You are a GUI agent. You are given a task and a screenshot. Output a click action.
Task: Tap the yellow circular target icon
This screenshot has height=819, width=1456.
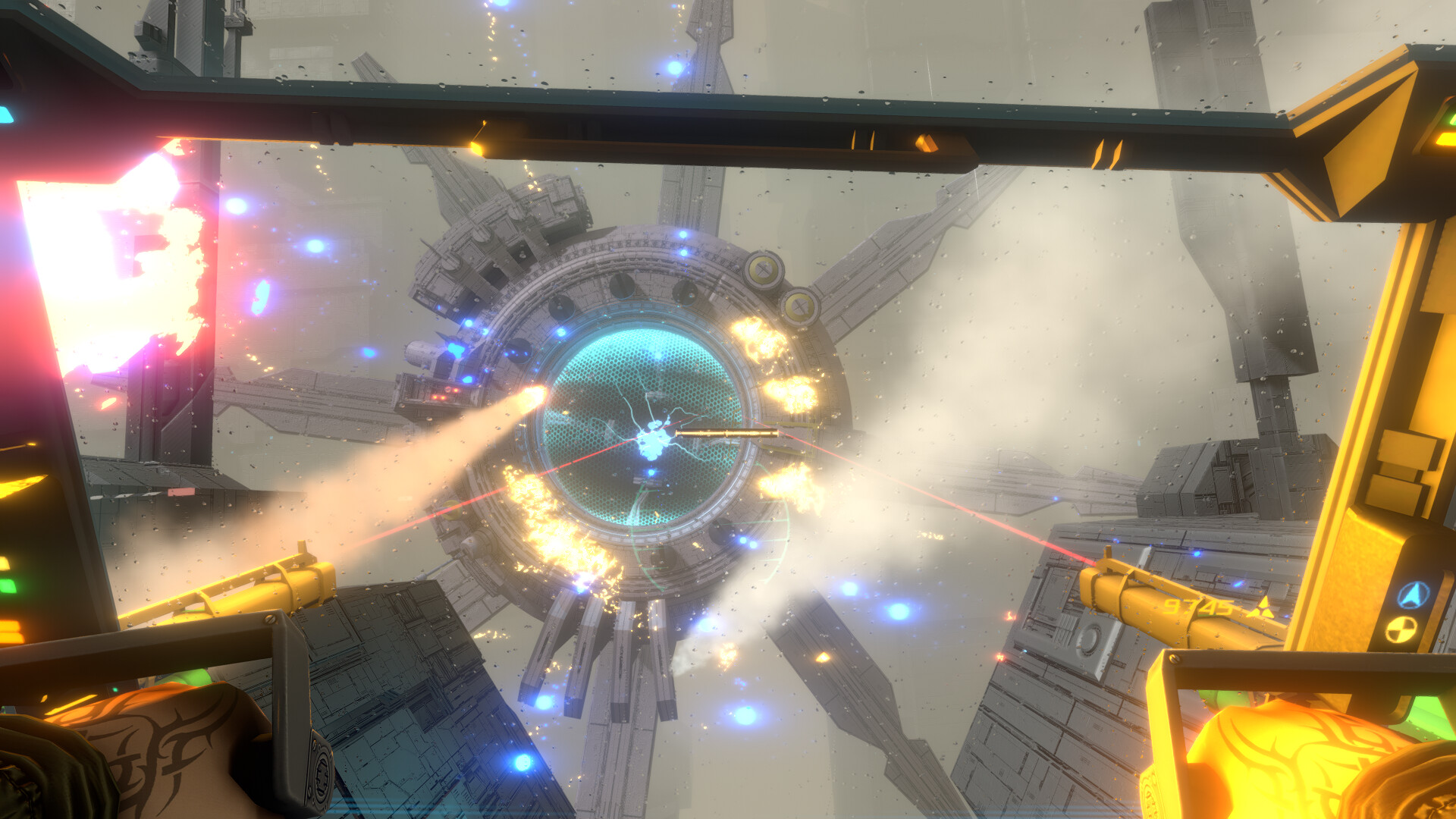pyautogui.click(x=1400, y=629)
